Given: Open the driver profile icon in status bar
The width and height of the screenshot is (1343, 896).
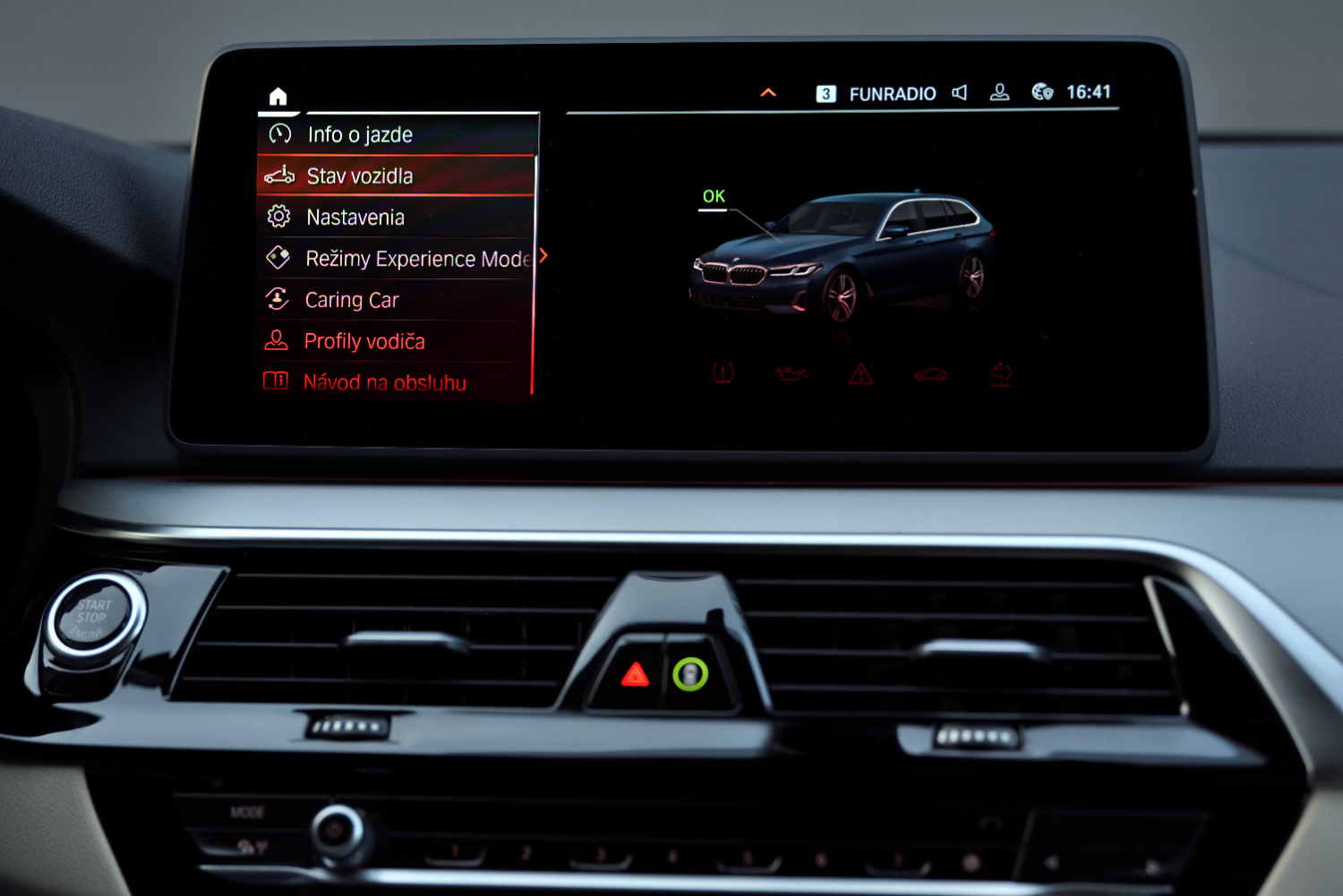Looking at the screenshot, I should [1000, 92].
